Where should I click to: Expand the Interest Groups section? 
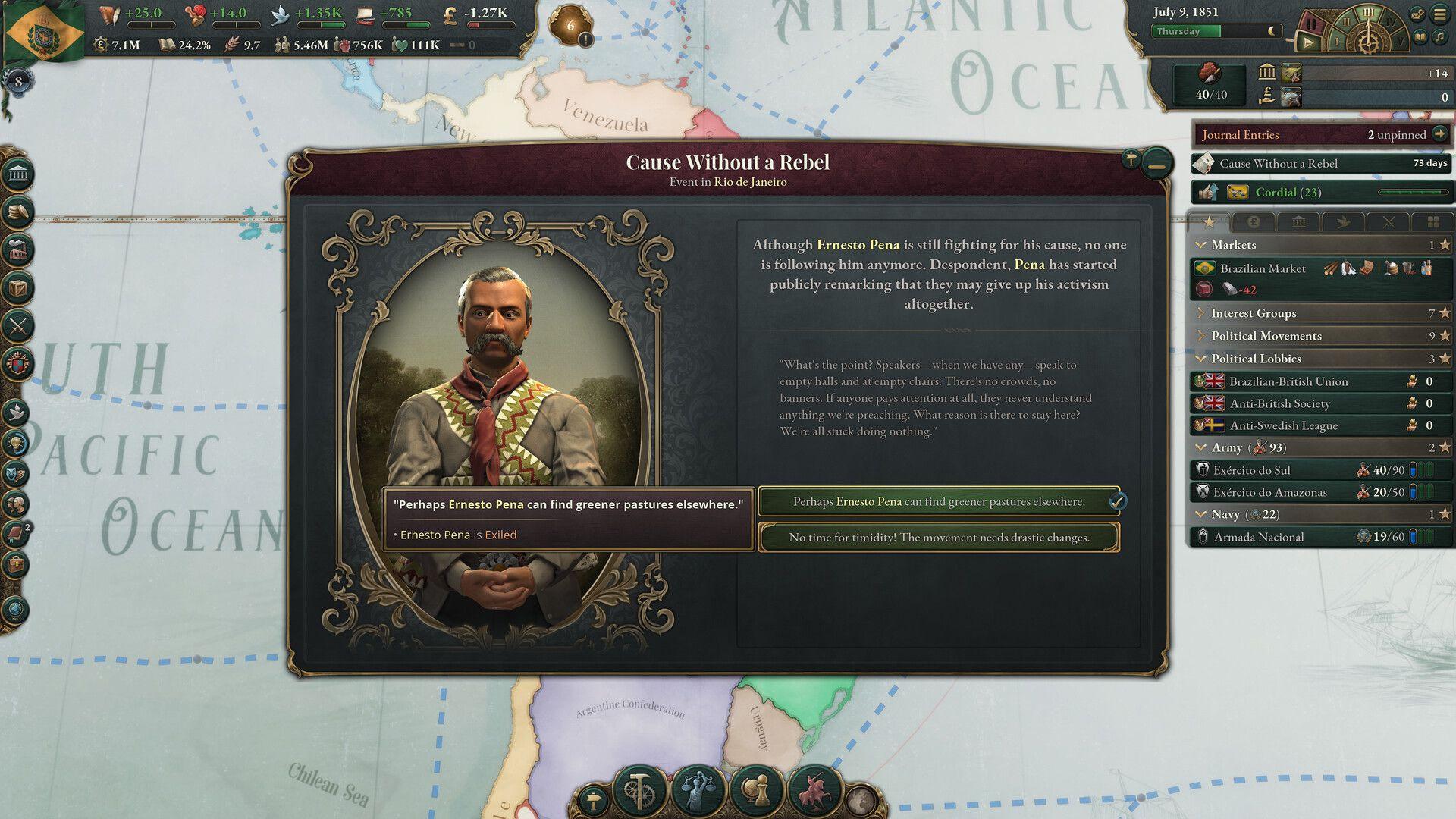pos(1203,312)
